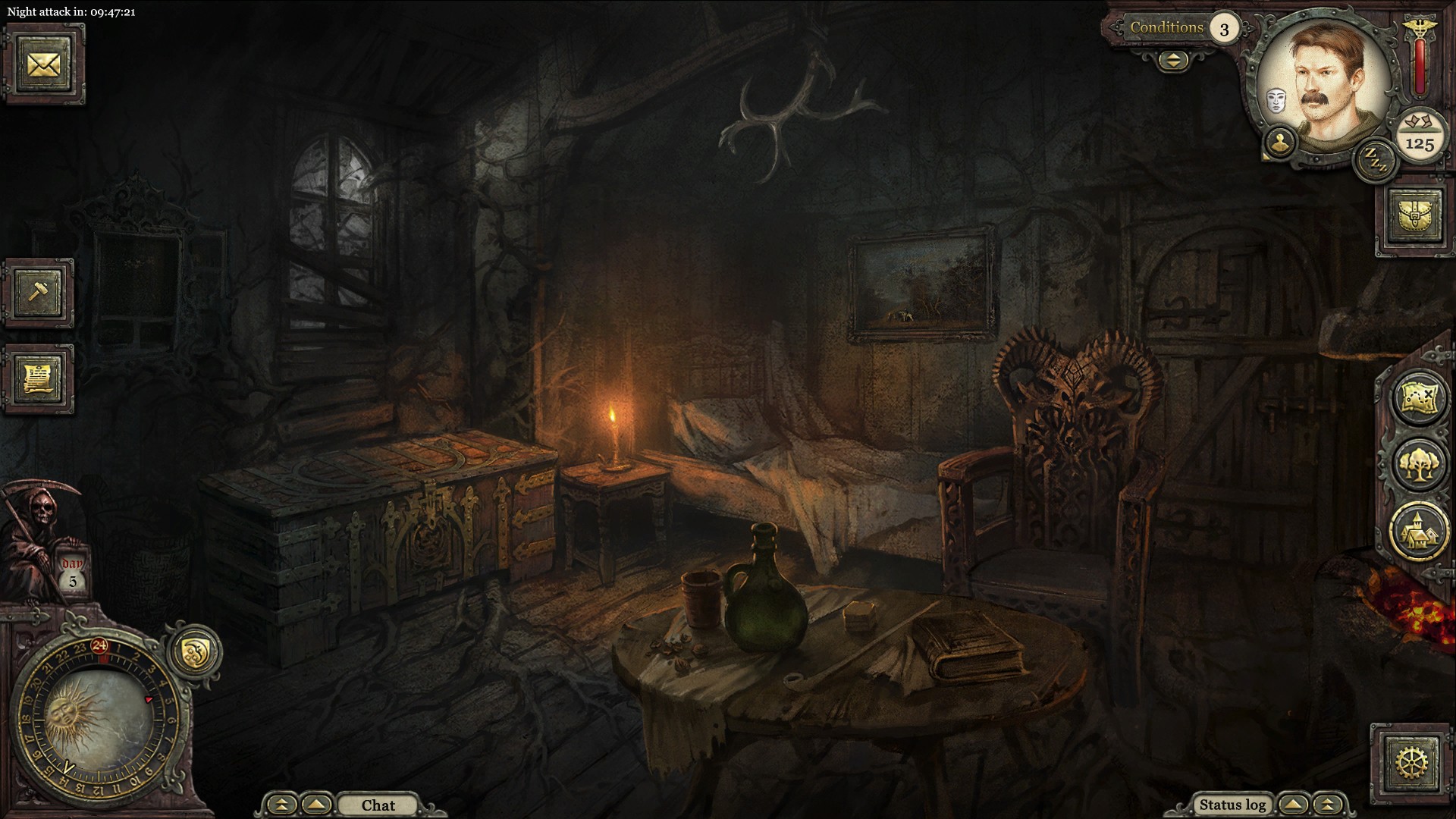1456x819 pixels.
Task: Open the Status log panel
Action: (x=1232, y=805)
